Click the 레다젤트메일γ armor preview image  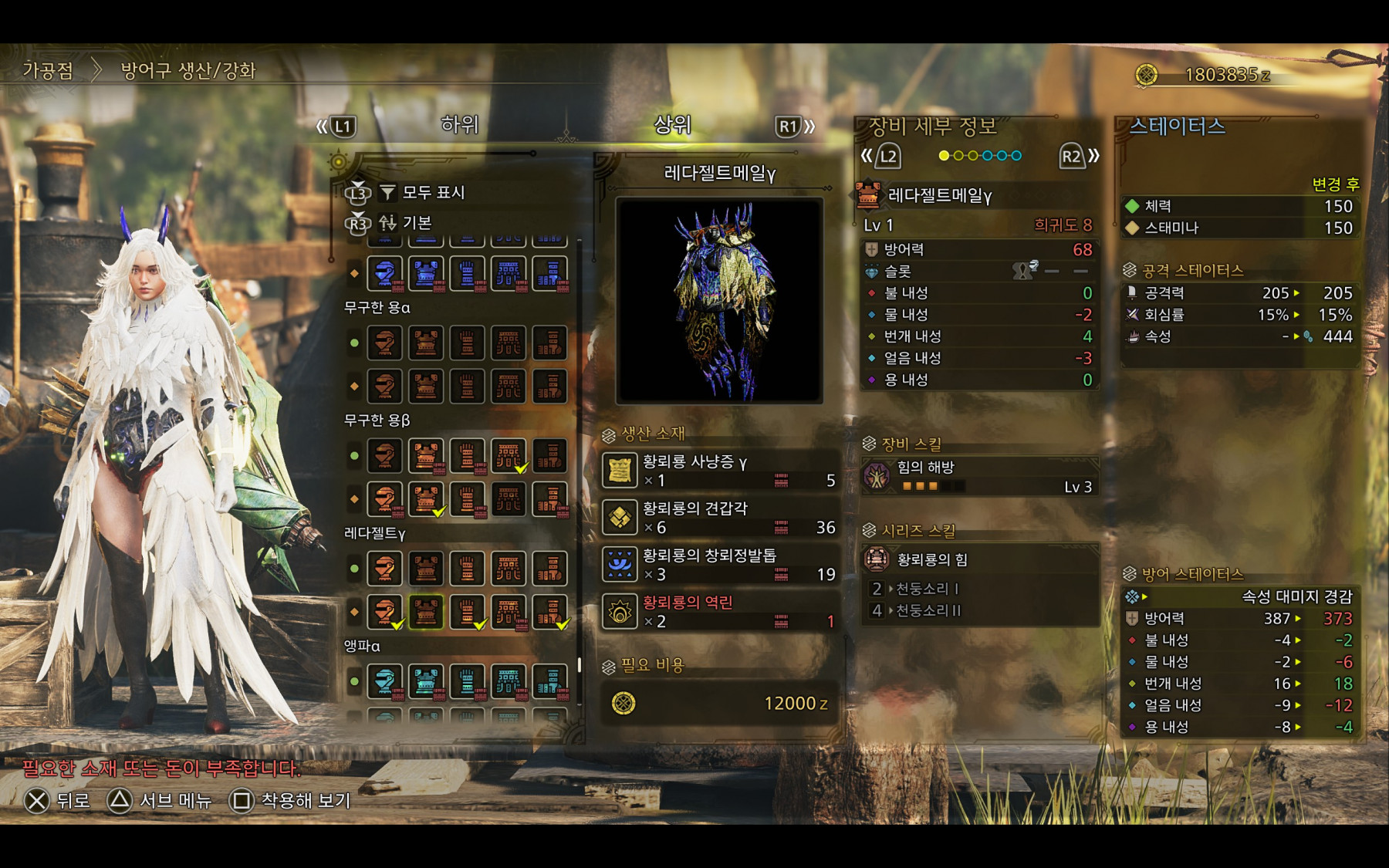click(719, 301)
